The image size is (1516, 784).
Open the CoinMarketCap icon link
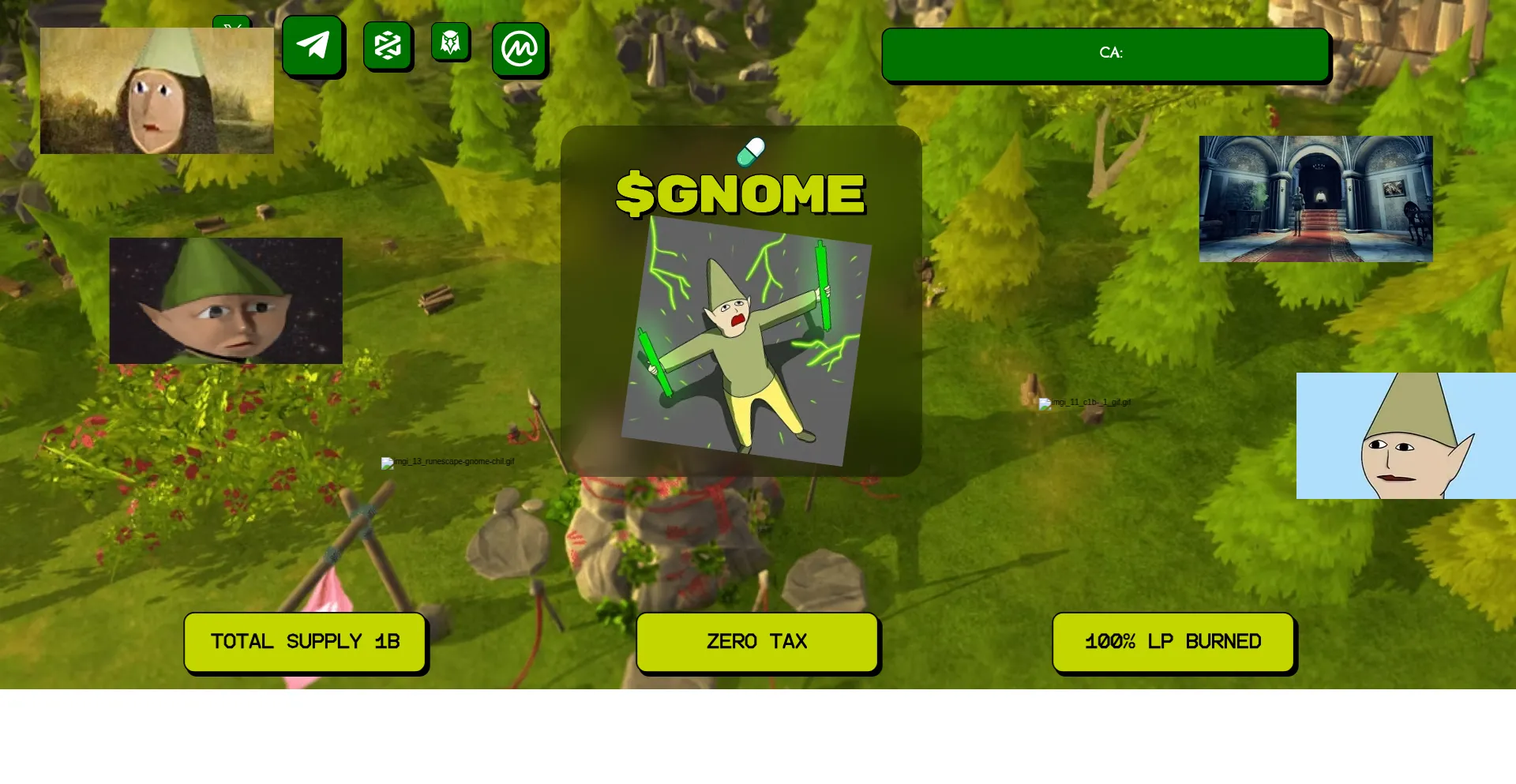pyautogui.click(x=519, y=49)
